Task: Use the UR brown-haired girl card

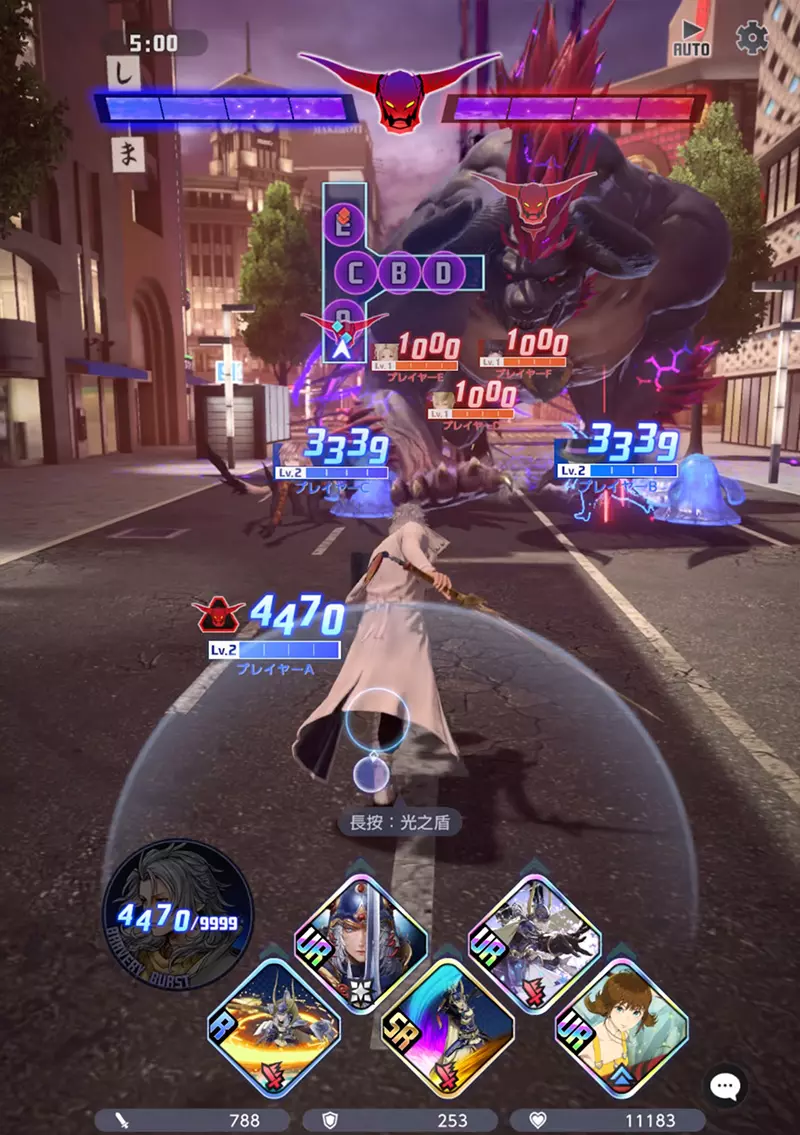Action: click(621, 1025)
